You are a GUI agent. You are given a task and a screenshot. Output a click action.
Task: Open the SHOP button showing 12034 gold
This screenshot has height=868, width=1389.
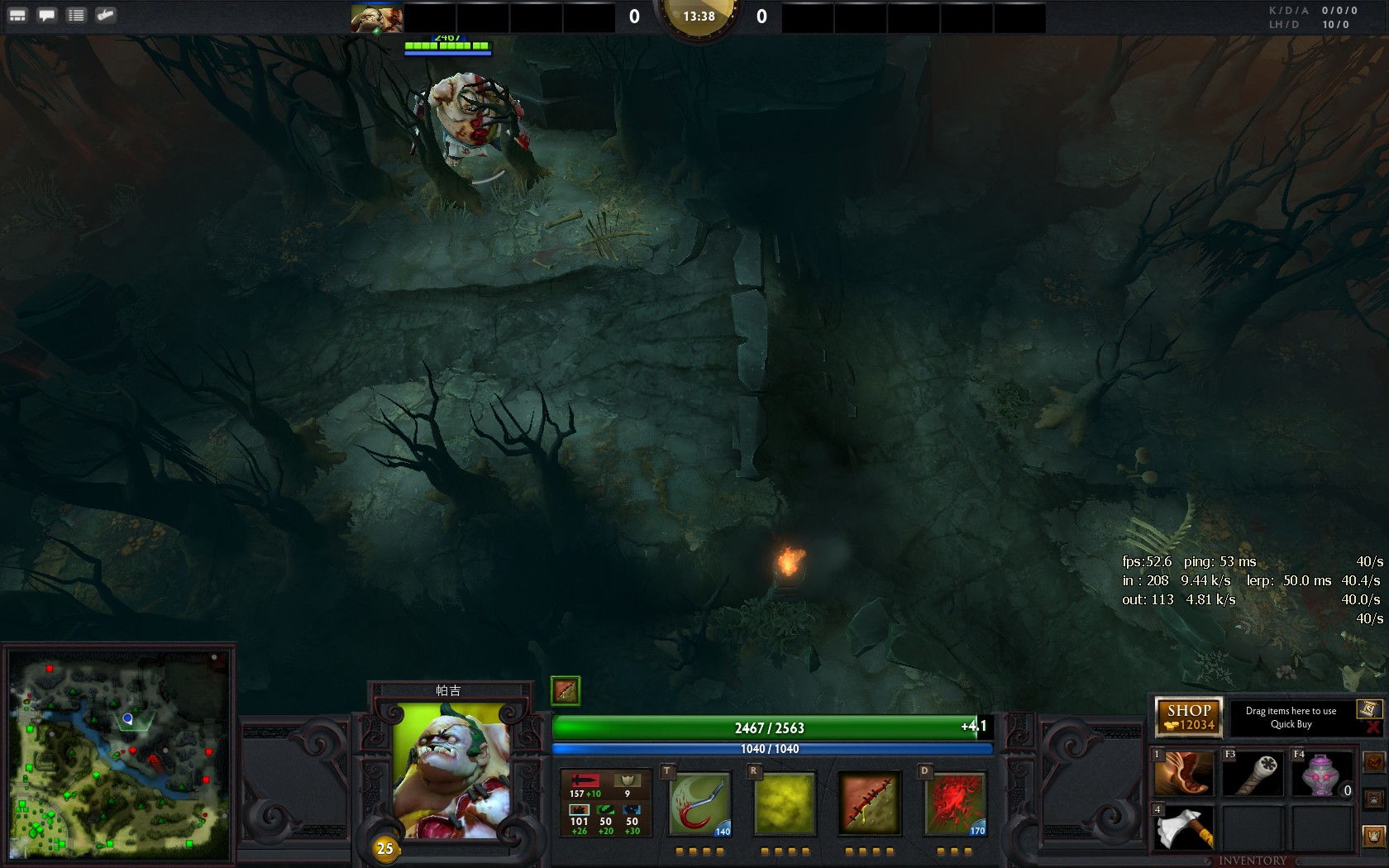pos(1189,717)
